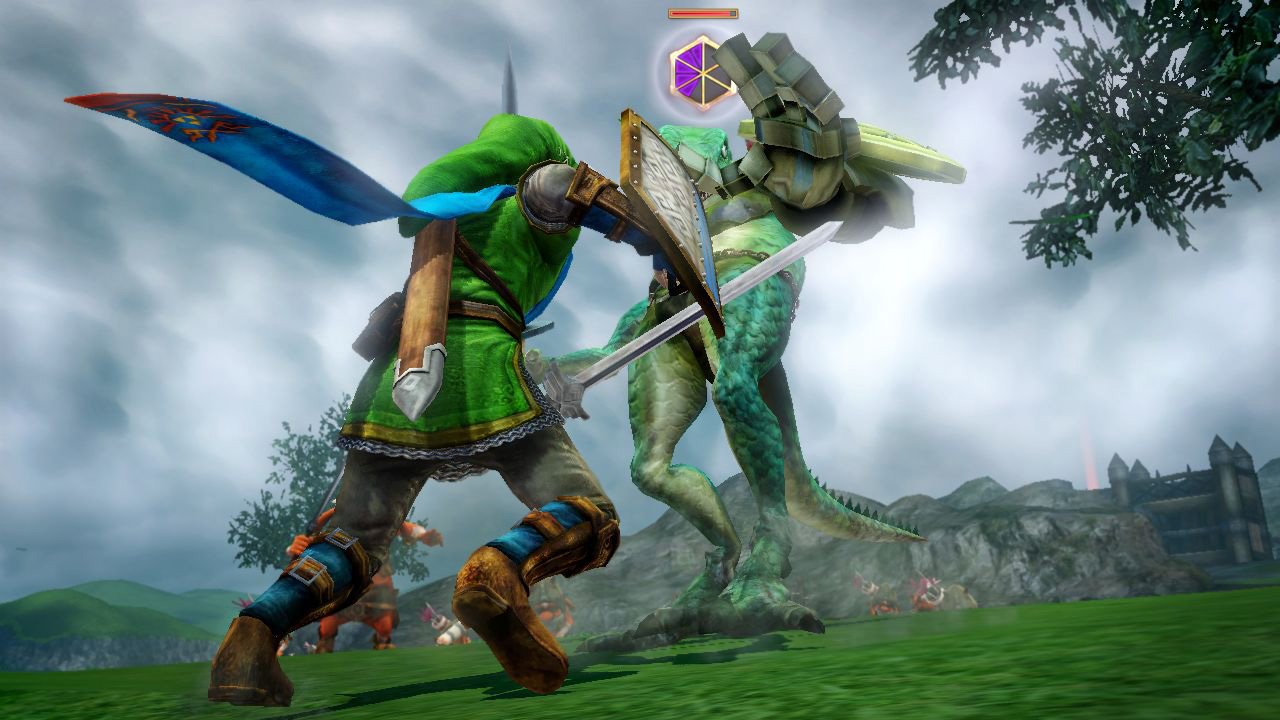Select the darker empty segment of the health bar

click(731, 13)
